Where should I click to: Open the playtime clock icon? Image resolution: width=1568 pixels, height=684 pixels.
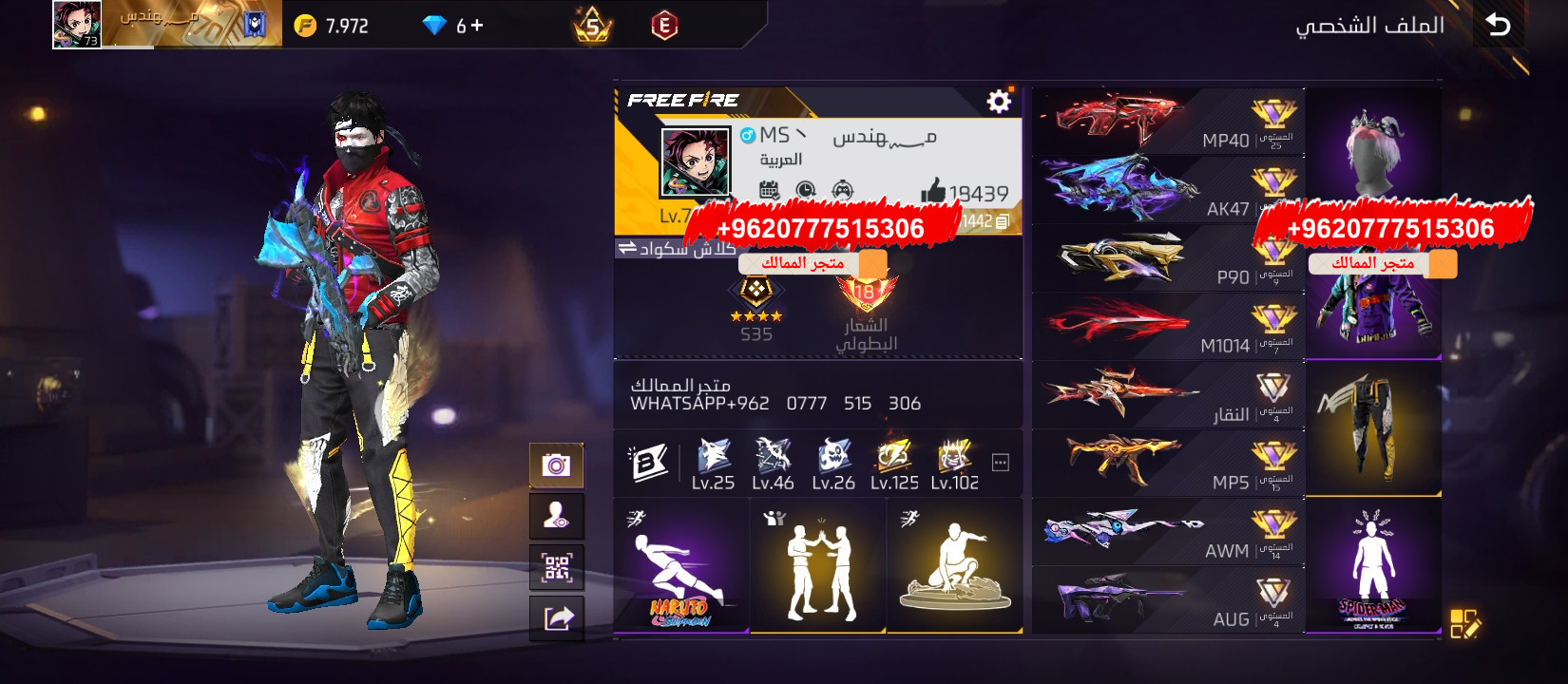(x=806, y=189)
